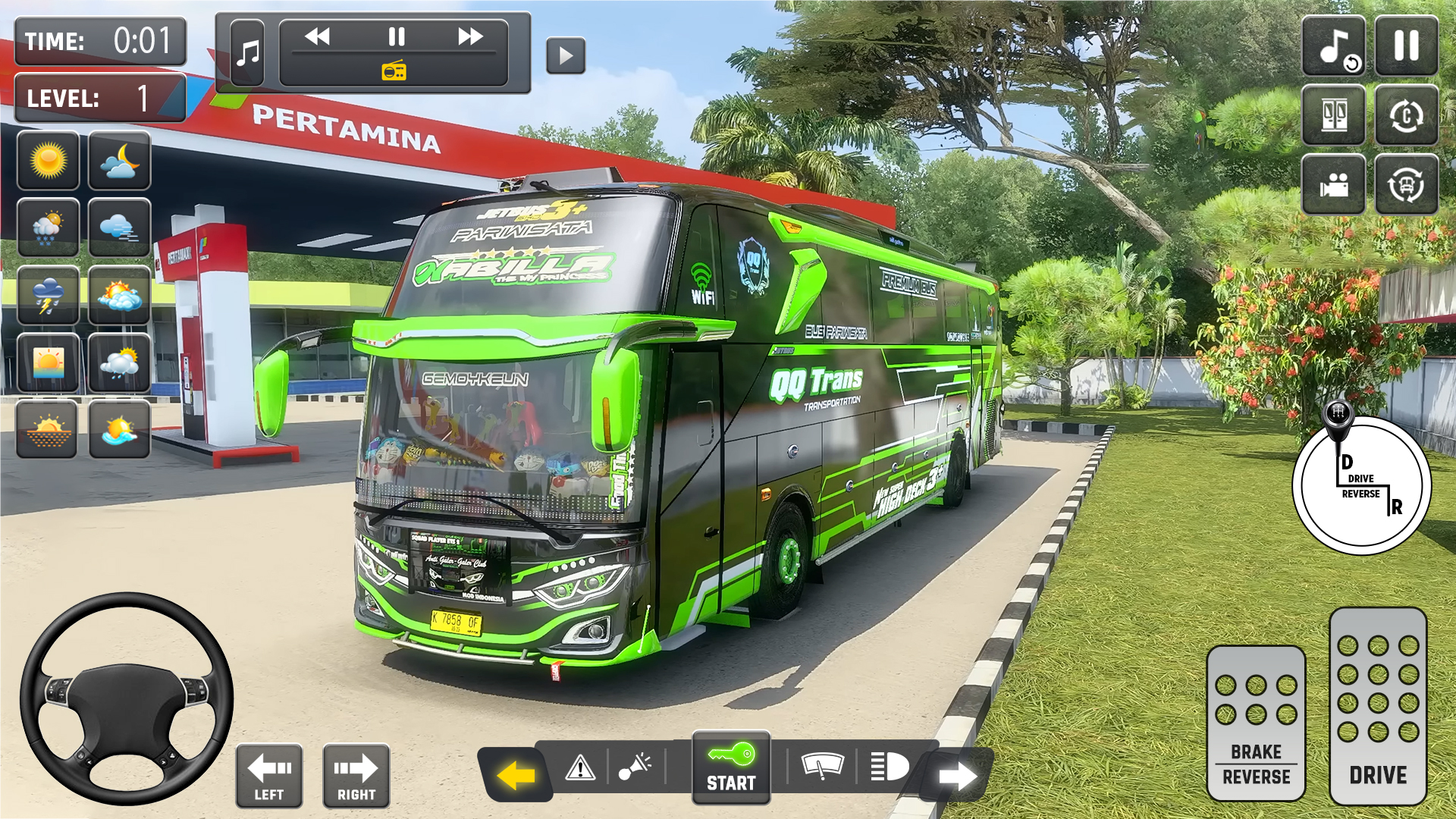Activate the camera view switcher
Viewport: 1456px width, 819px height.
point(1334,184)
